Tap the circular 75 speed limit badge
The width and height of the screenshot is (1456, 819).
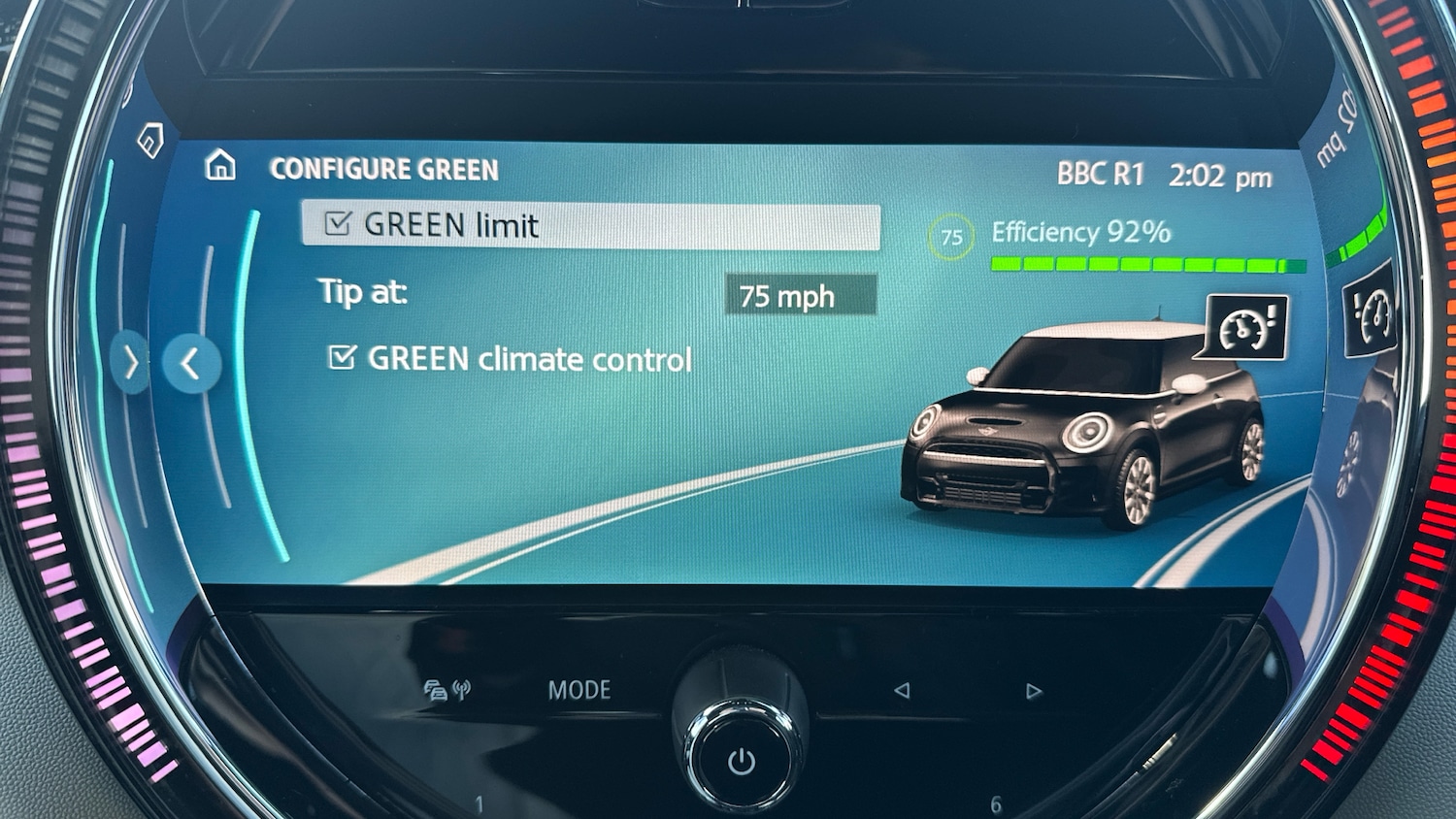(x=950, y=235)
